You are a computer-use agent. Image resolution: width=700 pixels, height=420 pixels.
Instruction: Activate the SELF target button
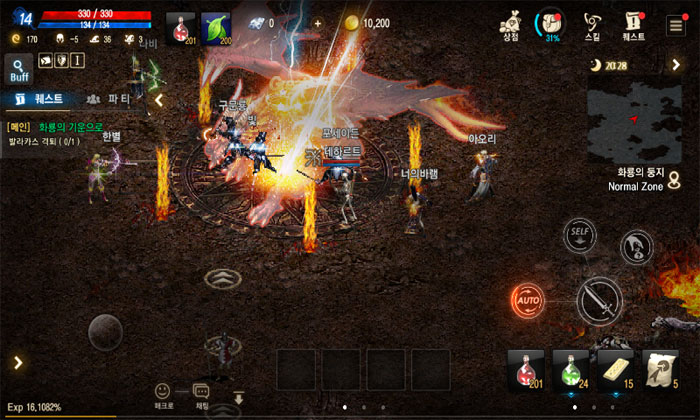pos(579,235)
